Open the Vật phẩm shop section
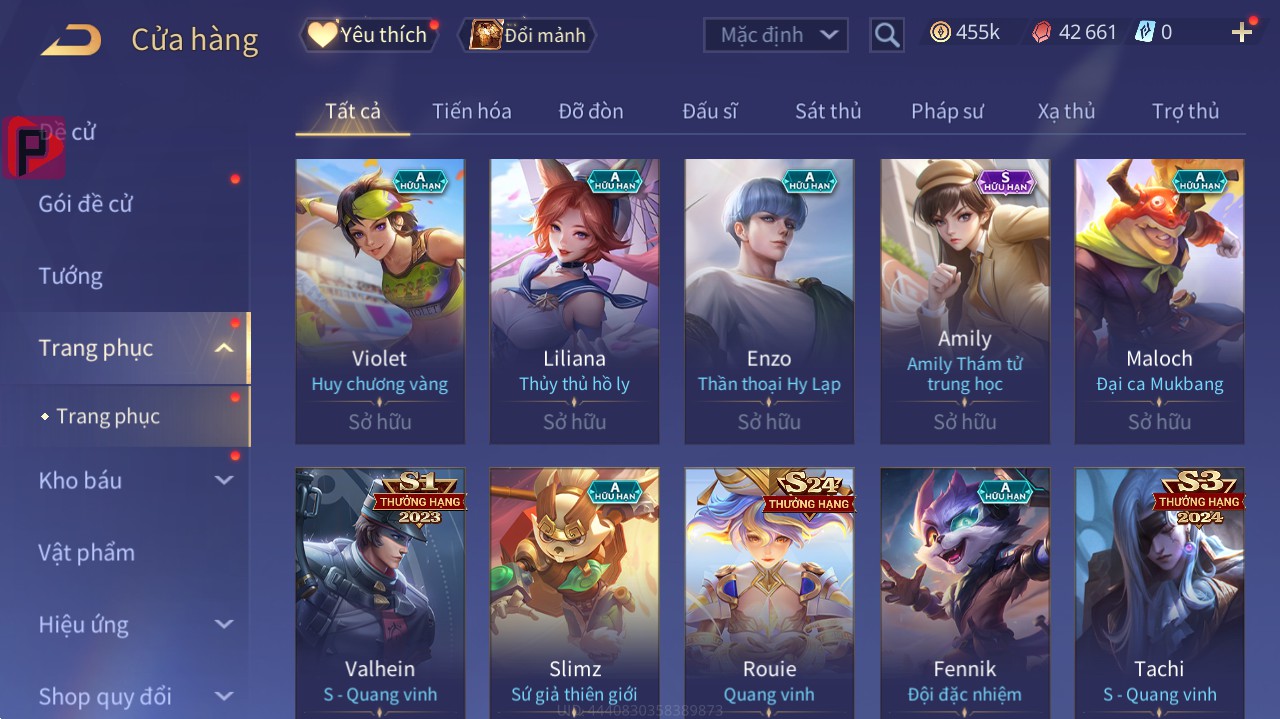The height and width of the screenshot is (719, 1280). [x=86, y=553]
